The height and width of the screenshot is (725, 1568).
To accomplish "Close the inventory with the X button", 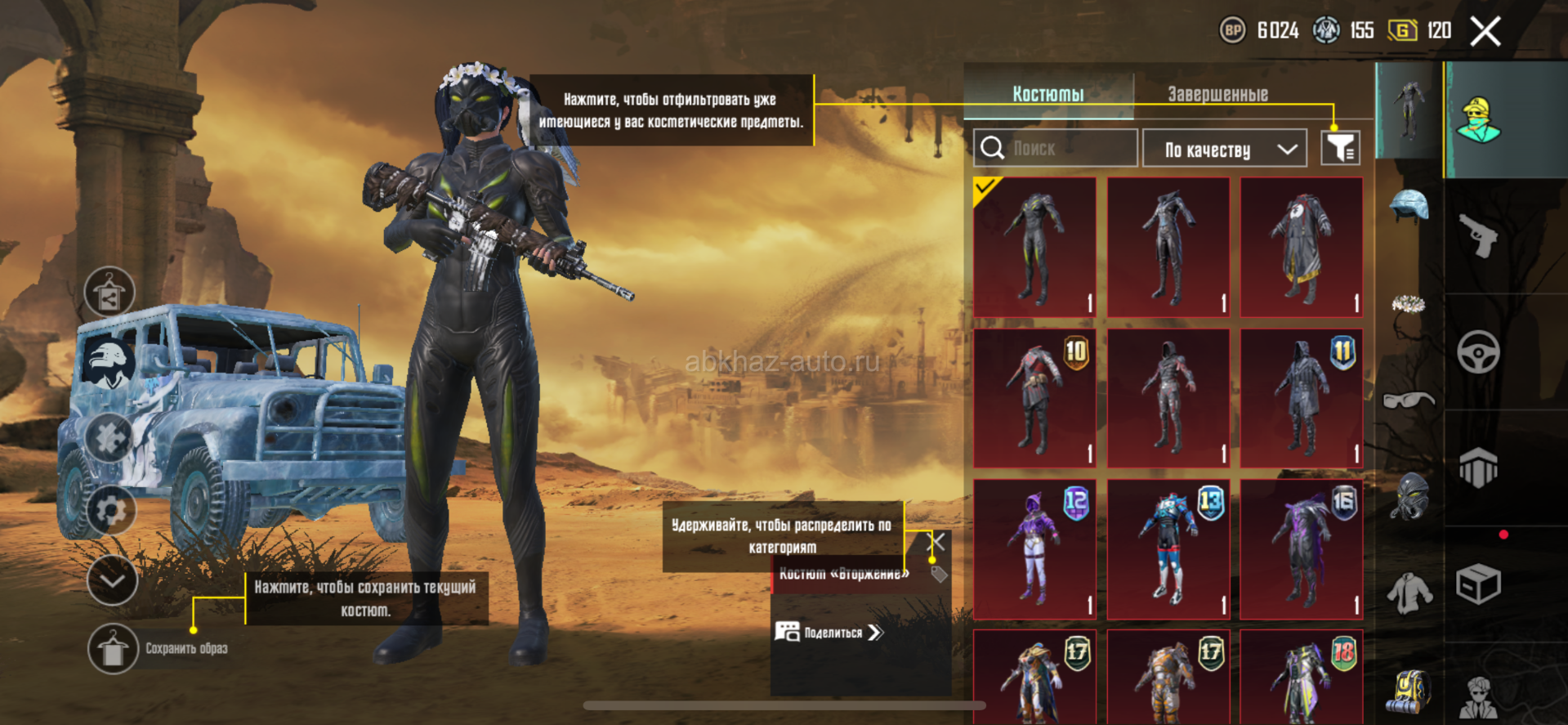I will 1485,32.
